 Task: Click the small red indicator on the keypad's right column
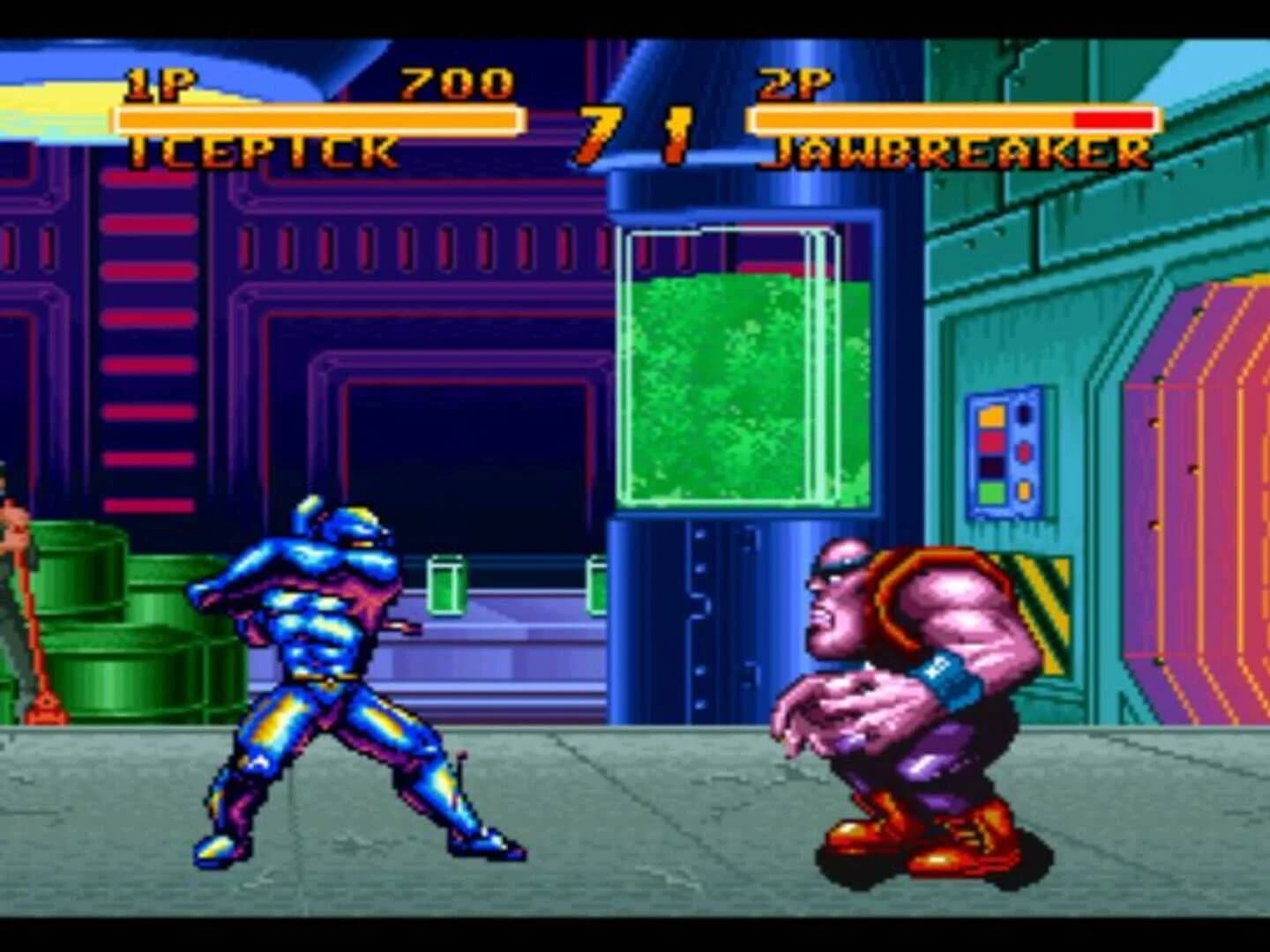pyautogui.click(x=1023, y=451)
